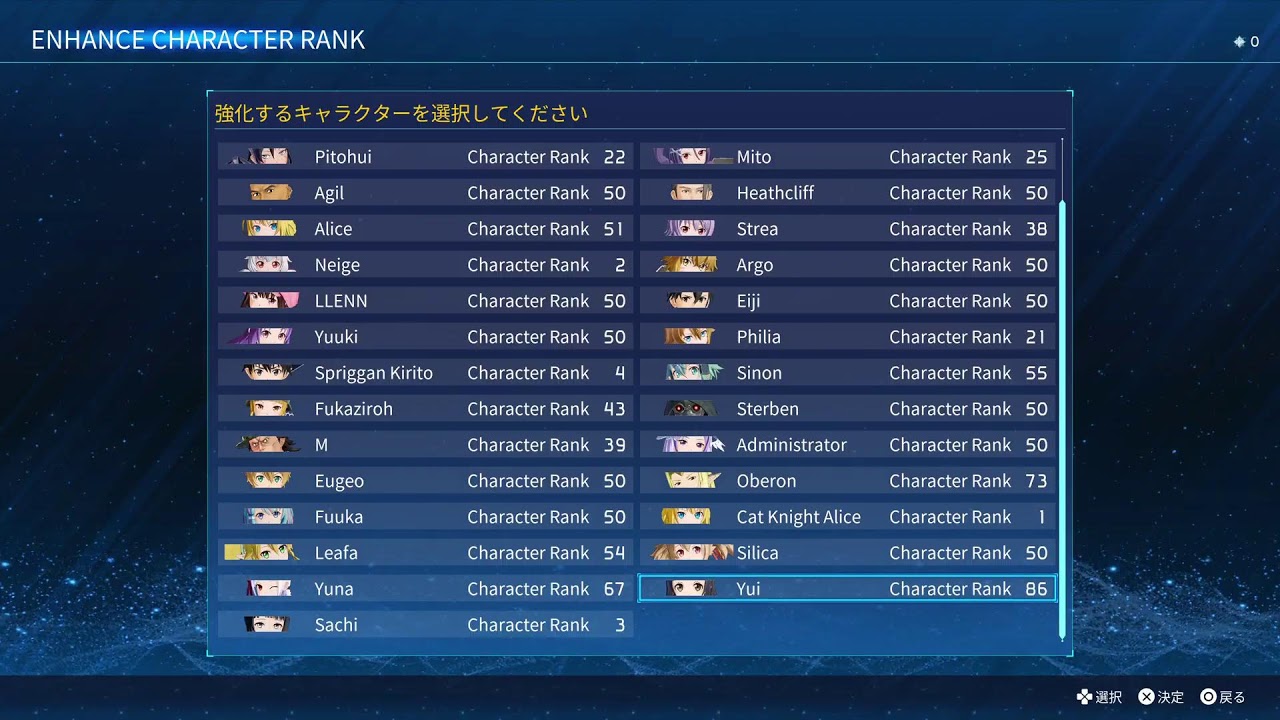The image size is (1280, 720).
Task: Select the Heathcliff character row
Action: tap(847, 193)
